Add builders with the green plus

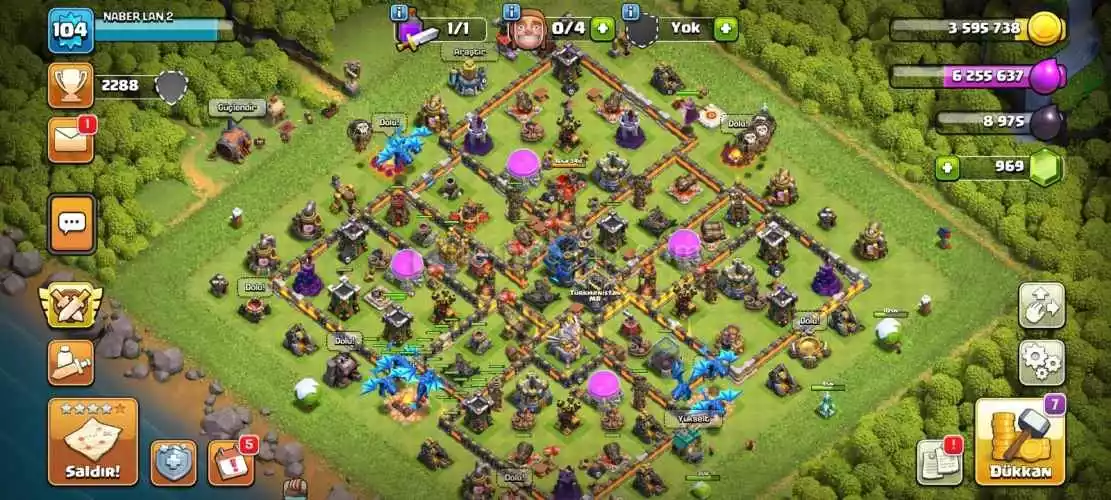pos(601,28)
